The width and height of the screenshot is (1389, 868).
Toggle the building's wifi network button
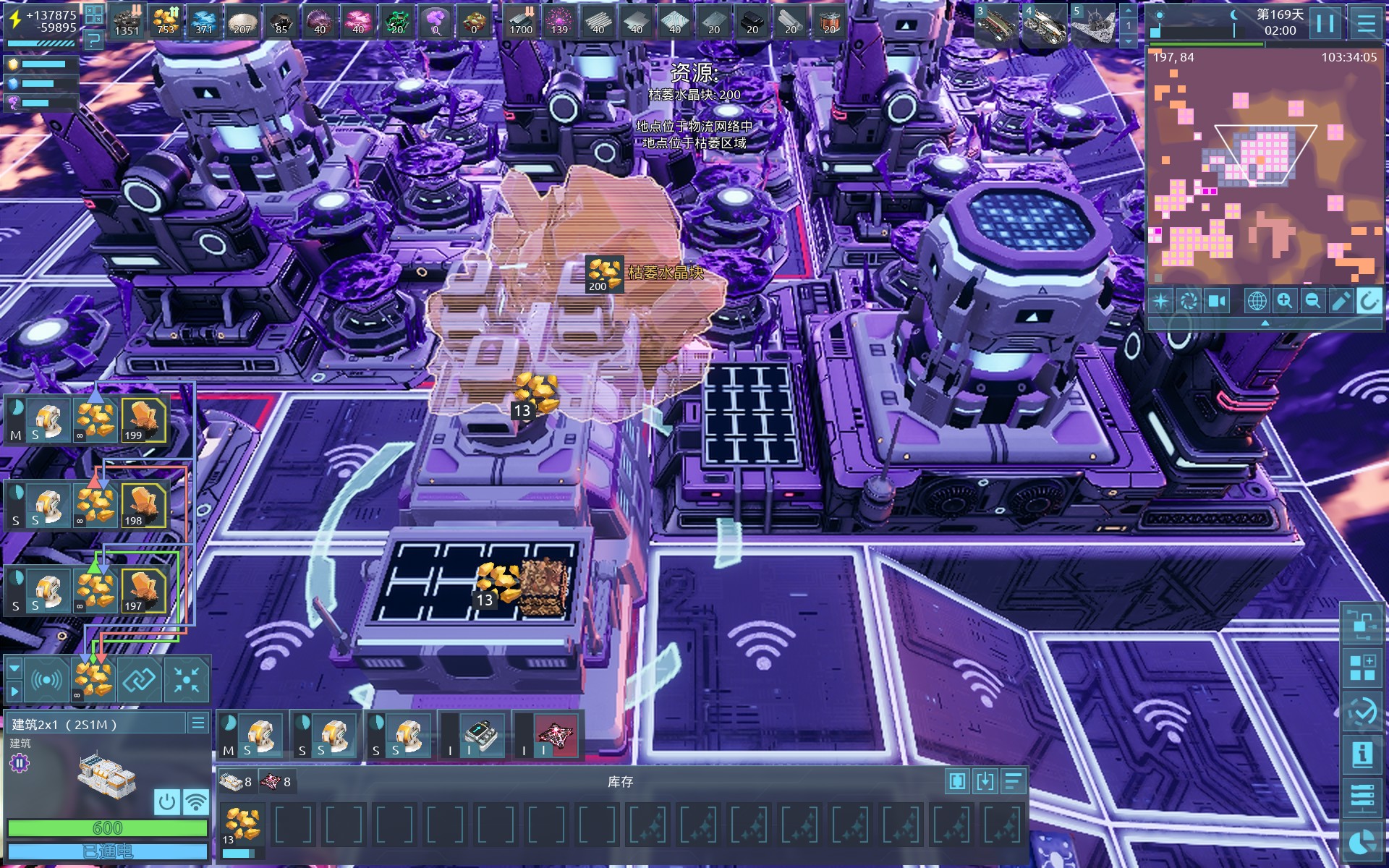tap(195, 801)
